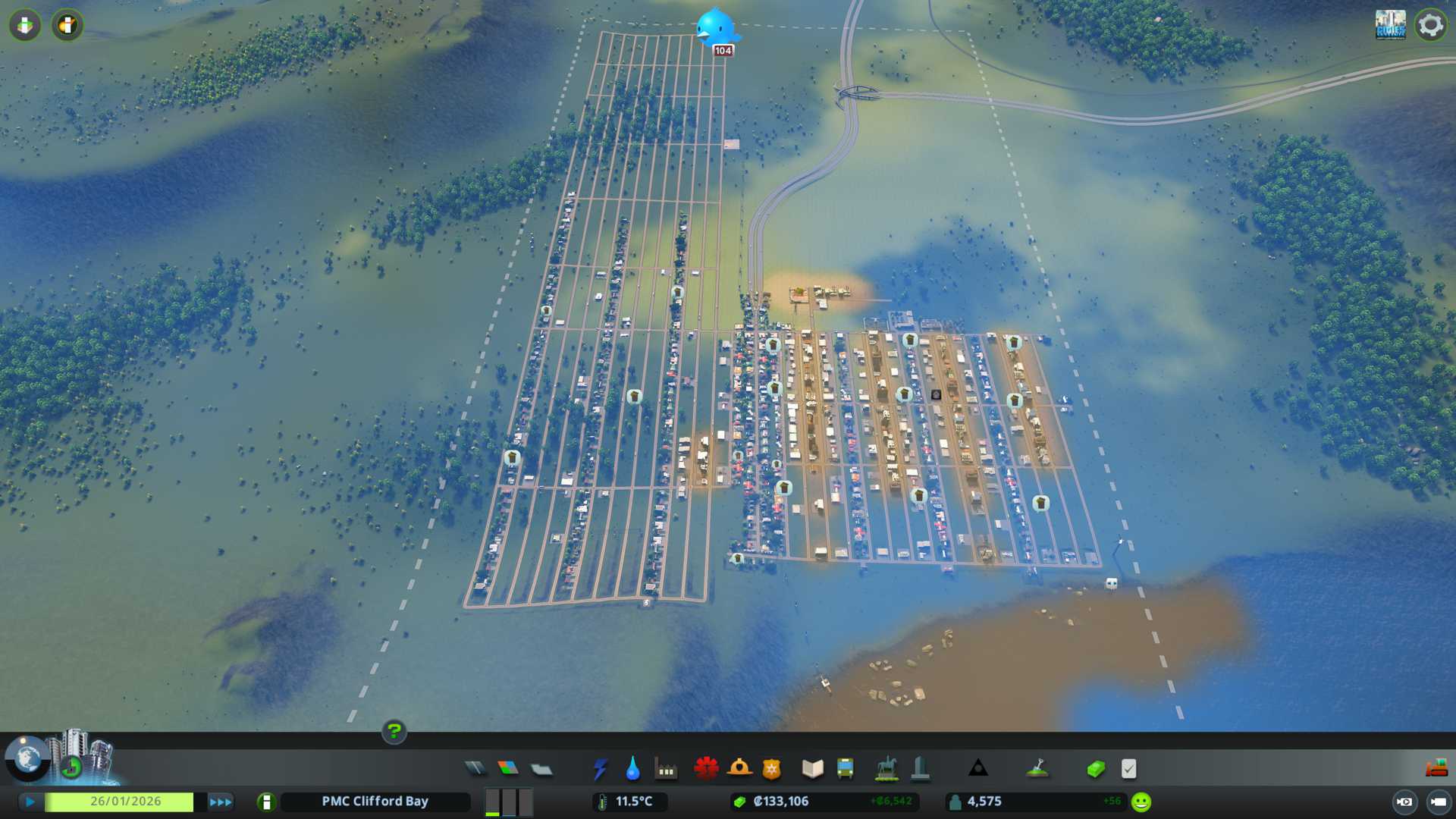
Task: Open the Landscaping shovel menu
Action: click(1037, 769)
